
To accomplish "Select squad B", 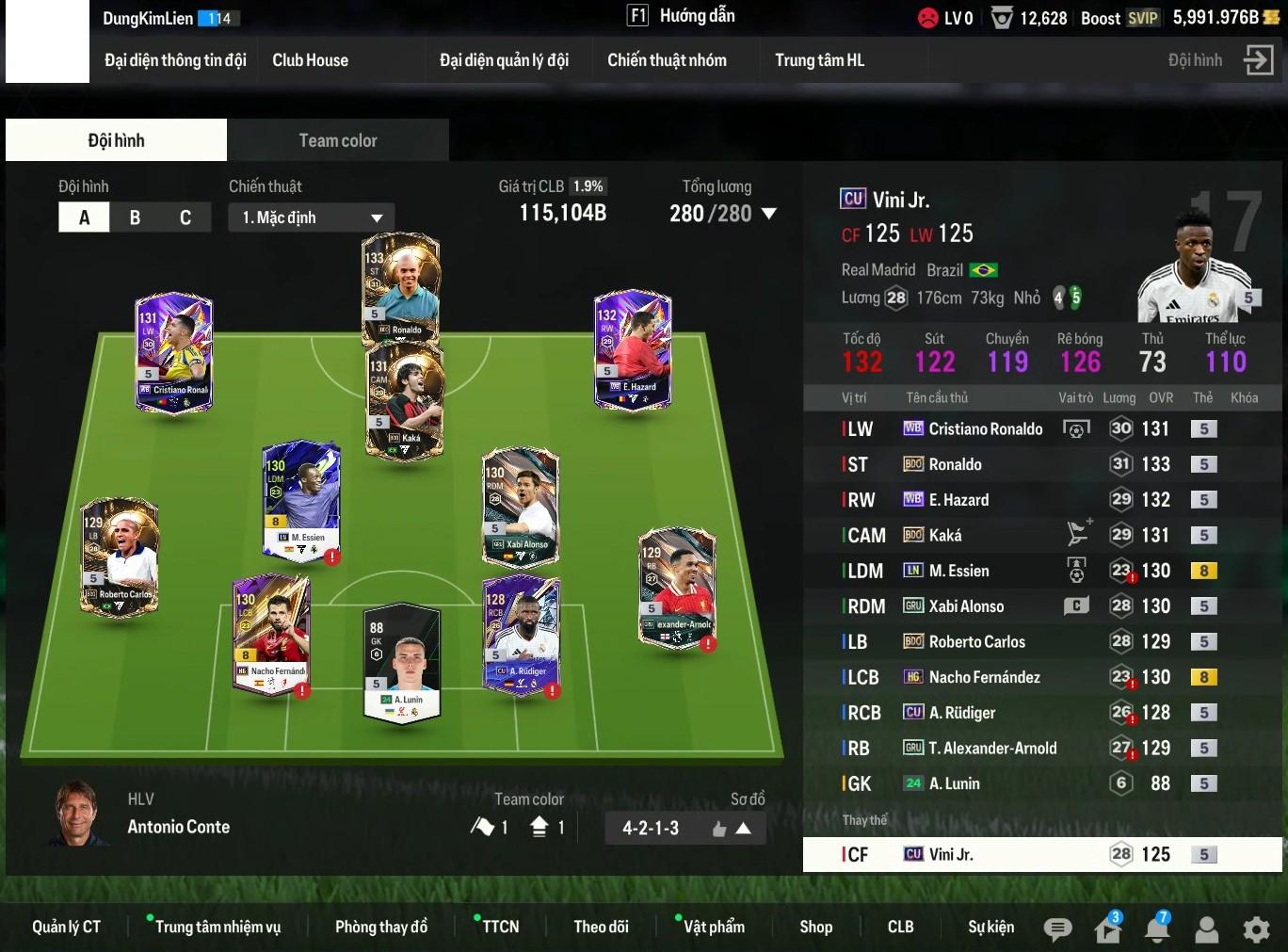I will point(135,218).
